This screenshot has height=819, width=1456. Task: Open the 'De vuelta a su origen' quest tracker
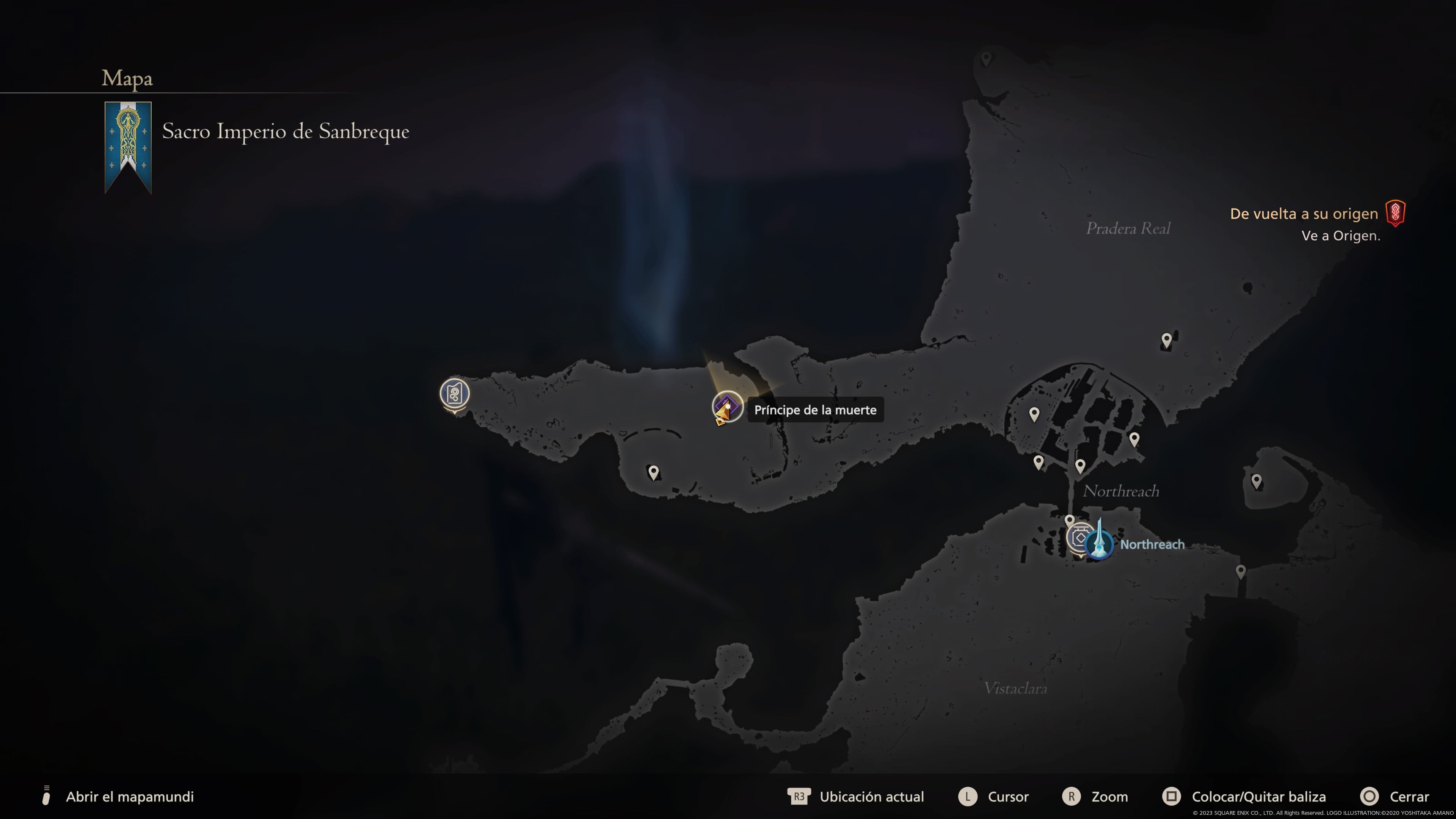click(1304, 213)
